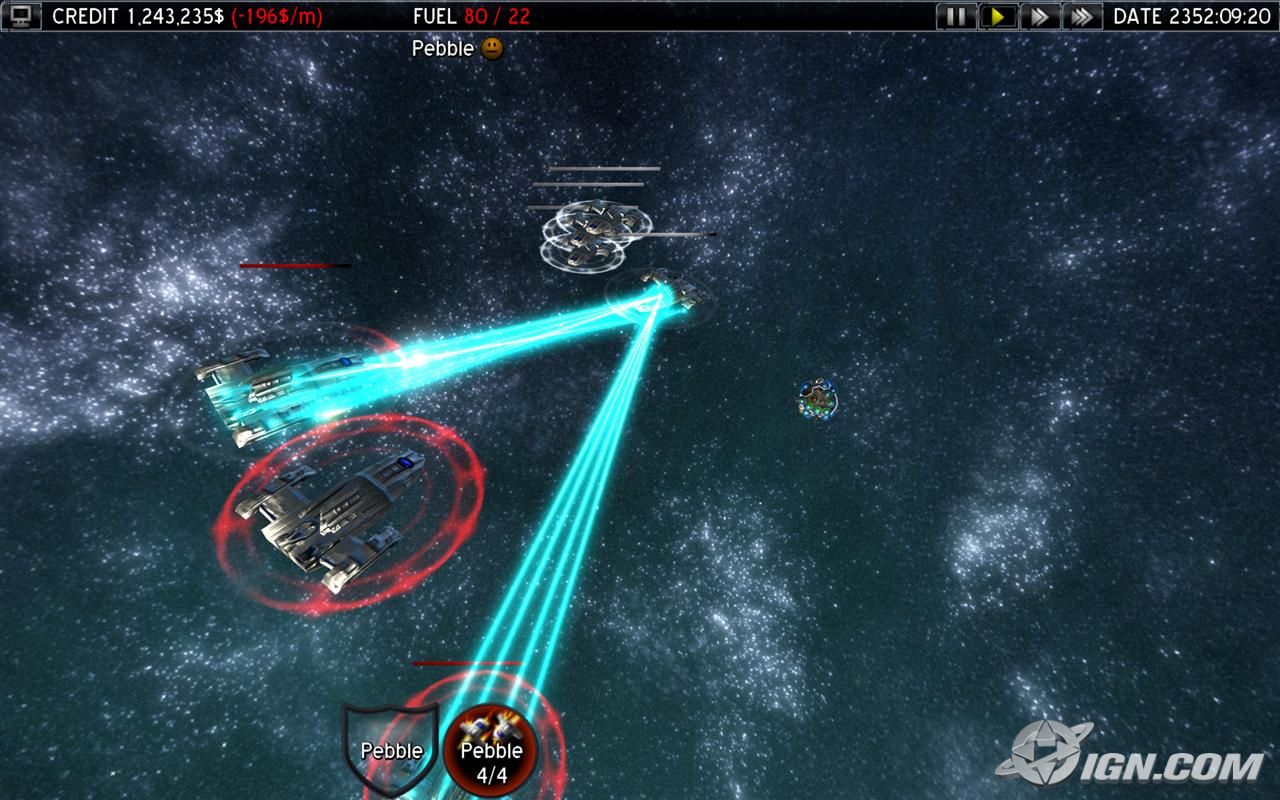Screen dimensions: 1280x800
Task: Set game speed to normal play
Action: [x=998, y=16]
